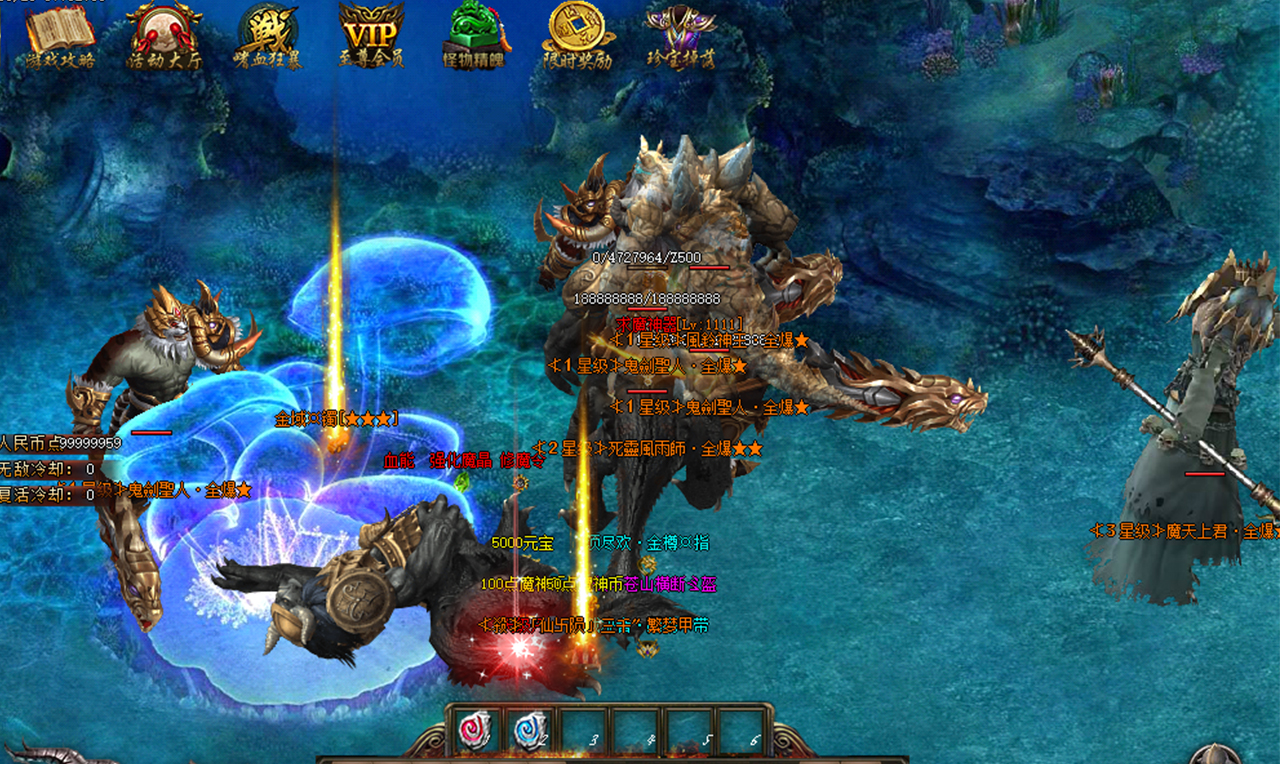Open the 游戏攻略 game guide book

point(61,34)
